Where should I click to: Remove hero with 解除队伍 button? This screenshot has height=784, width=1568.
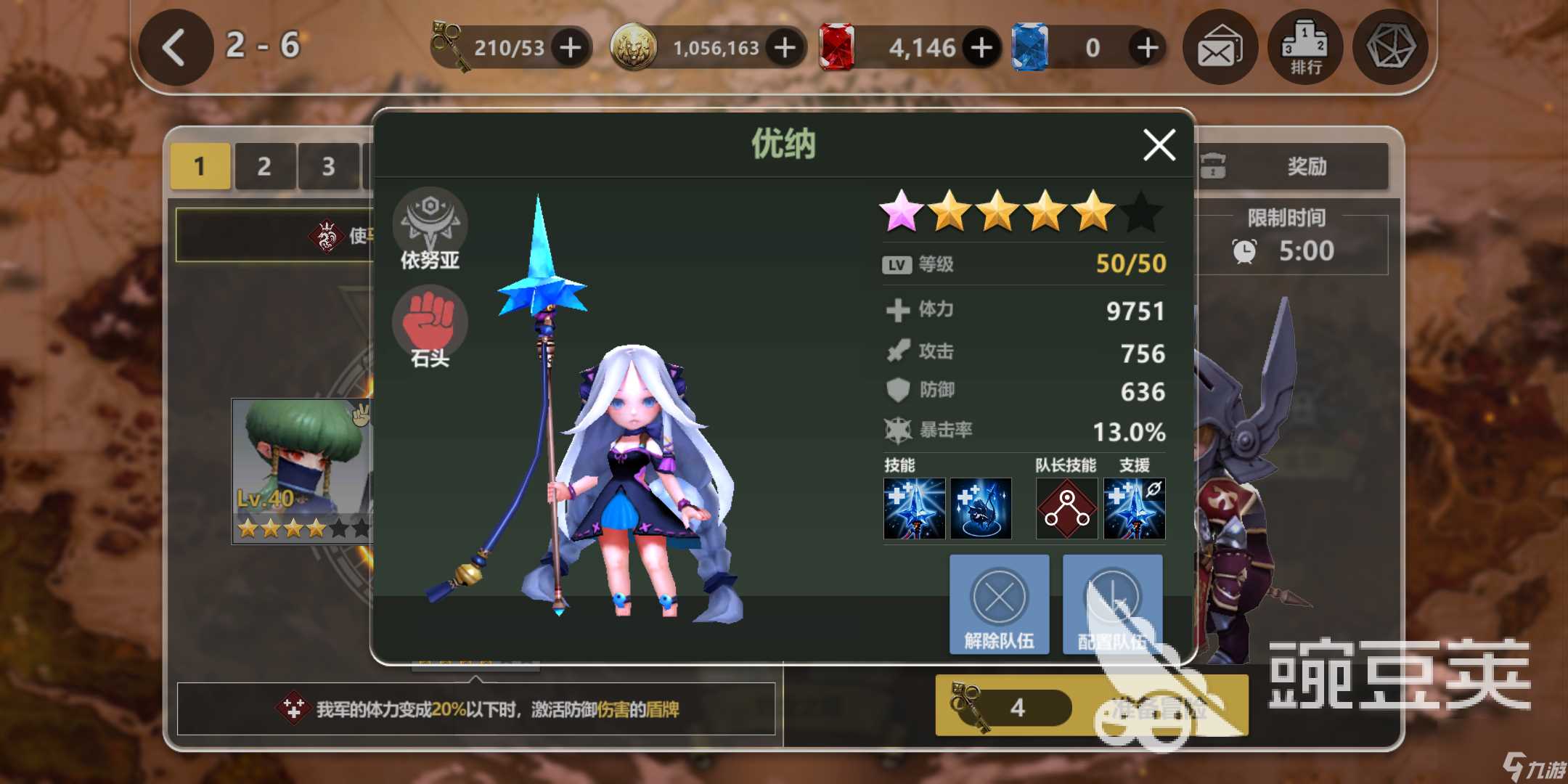999,604
